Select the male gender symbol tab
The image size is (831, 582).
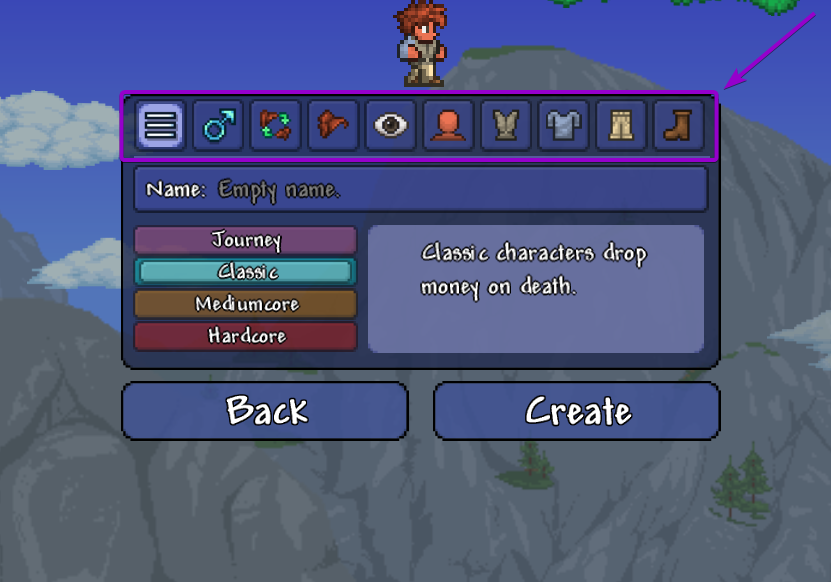[218, 126]
